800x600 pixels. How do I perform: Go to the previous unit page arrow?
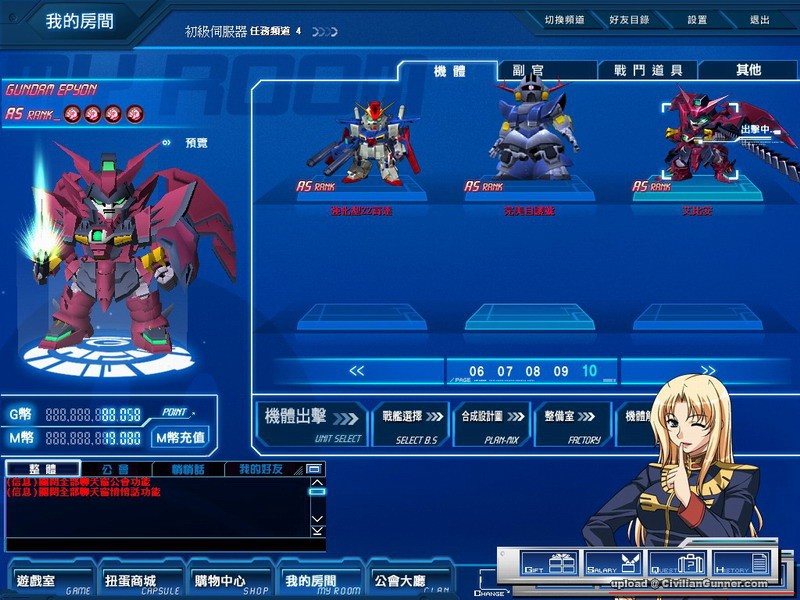357,371
